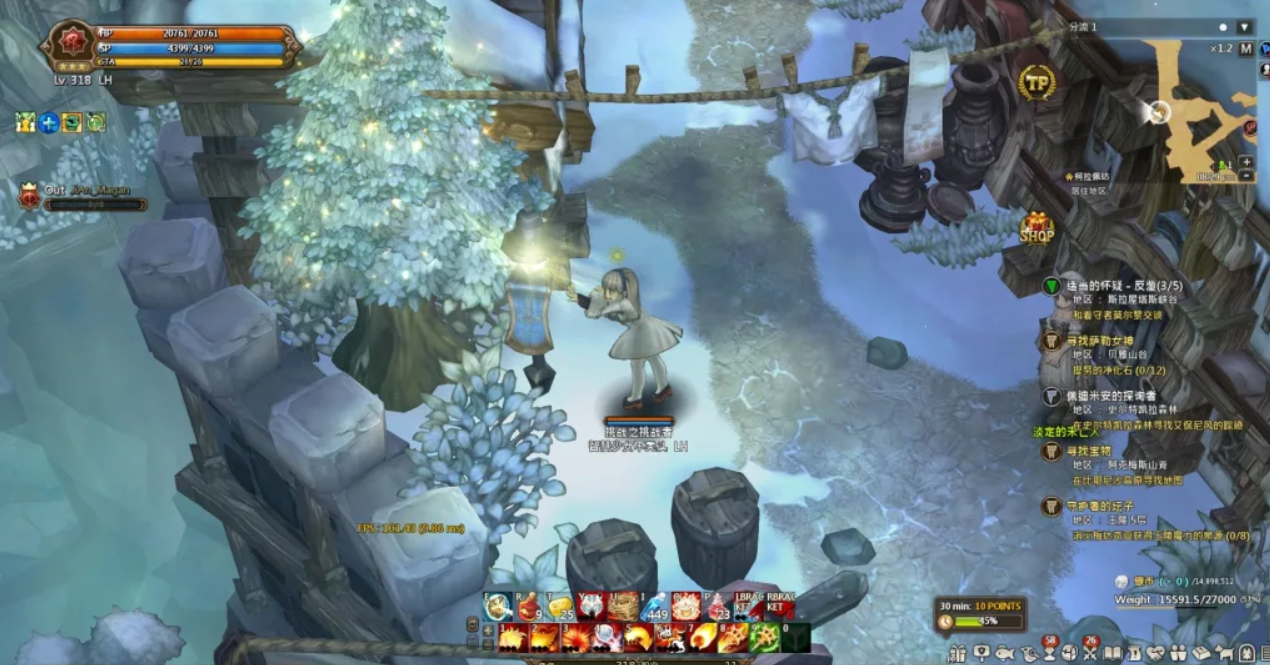
Task: Open the fishing menu icon
Action: tap(1003, 654)
